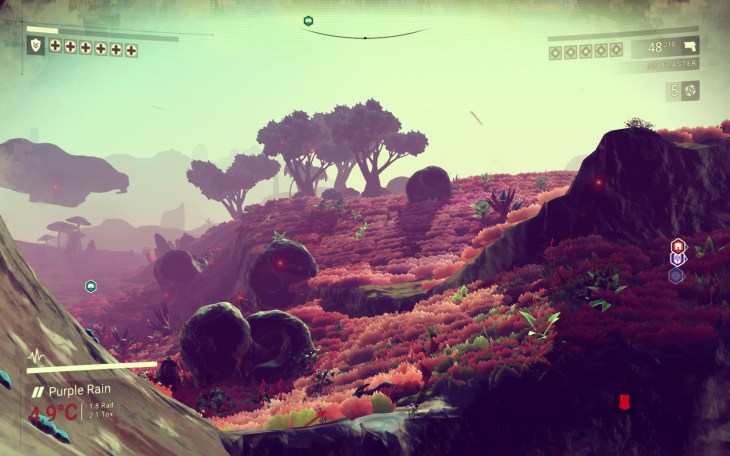Click the red marker icon at the bottom right
This screenshot has width=730, height=456.
tap(624, 401)
